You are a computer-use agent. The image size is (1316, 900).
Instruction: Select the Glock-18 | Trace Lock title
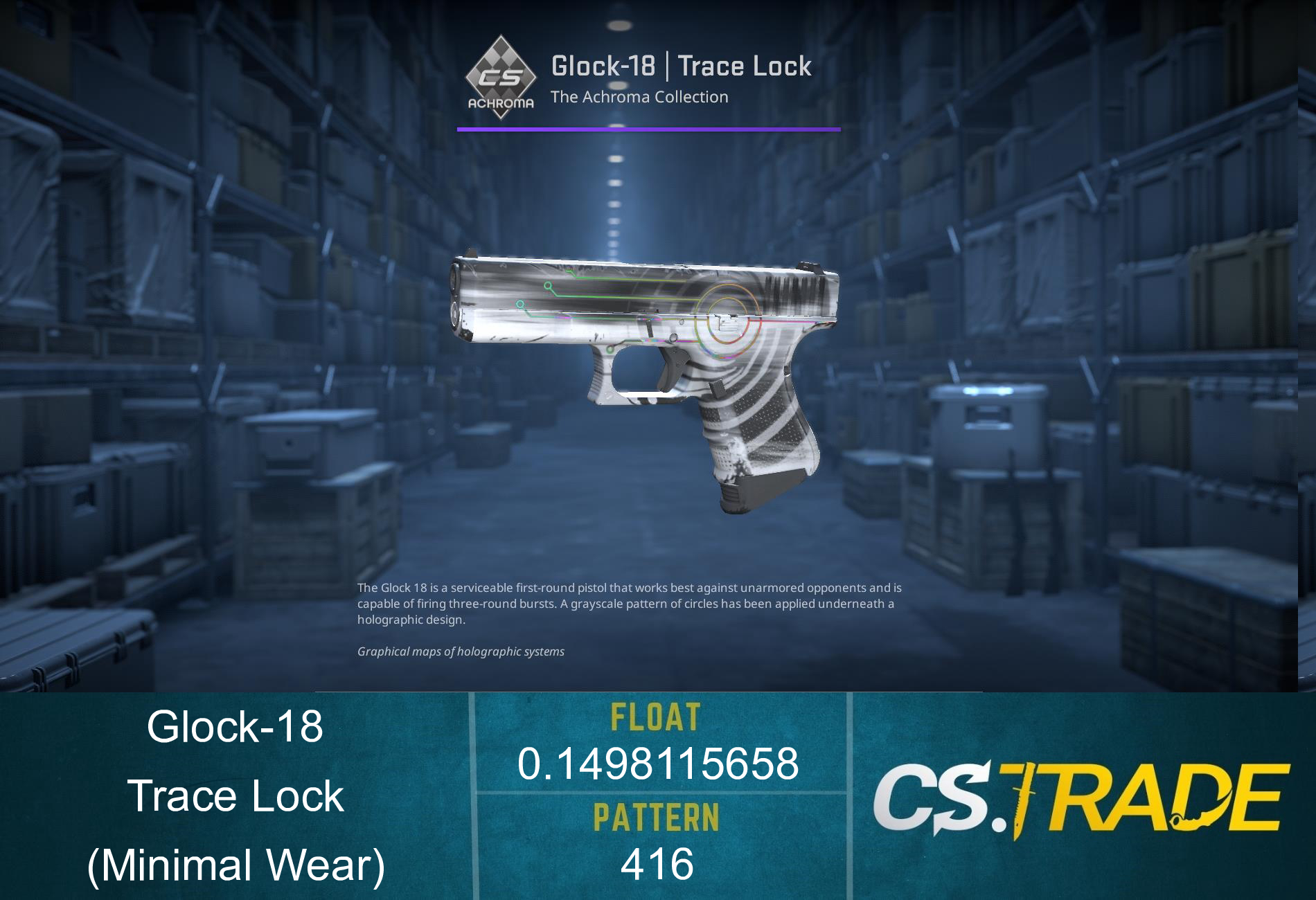[x=681, y=66]
